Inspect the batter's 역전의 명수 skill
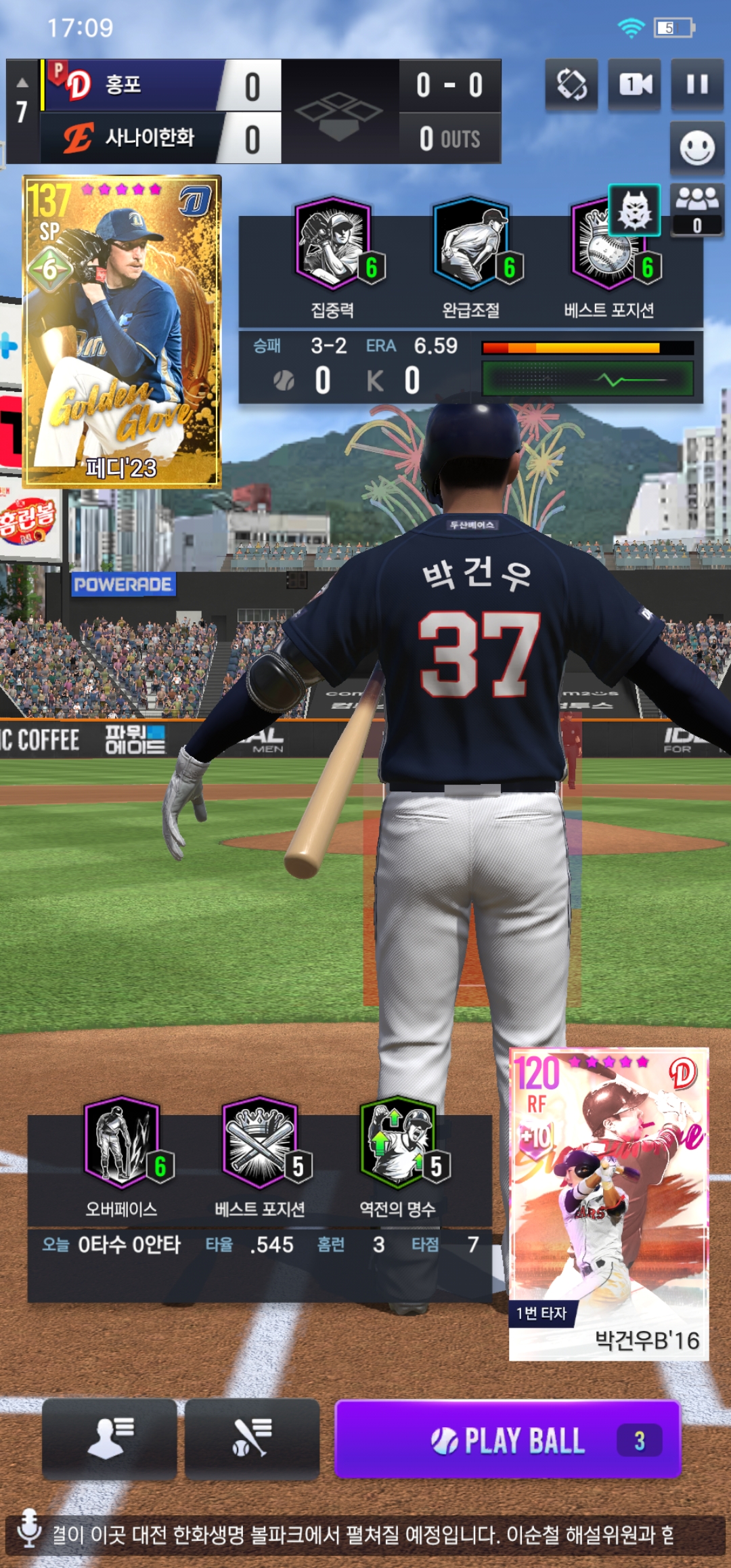731x1568 pixels. click(399, 1143)
